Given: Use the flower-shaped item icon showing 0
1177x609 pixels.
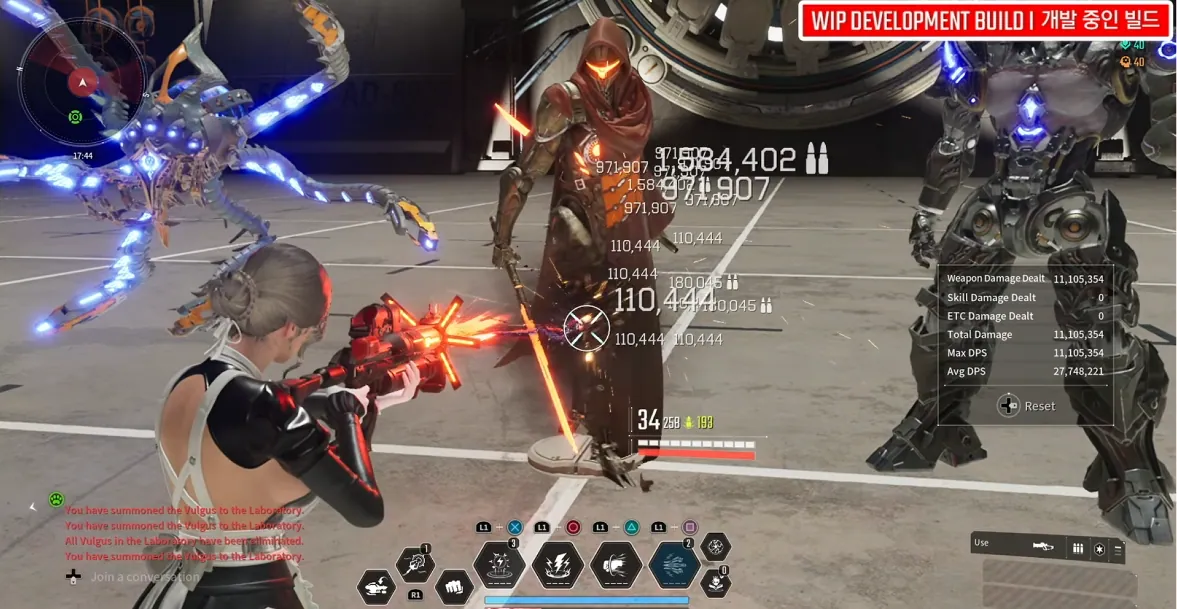Looking at the screenshot, I should [715, 583].
